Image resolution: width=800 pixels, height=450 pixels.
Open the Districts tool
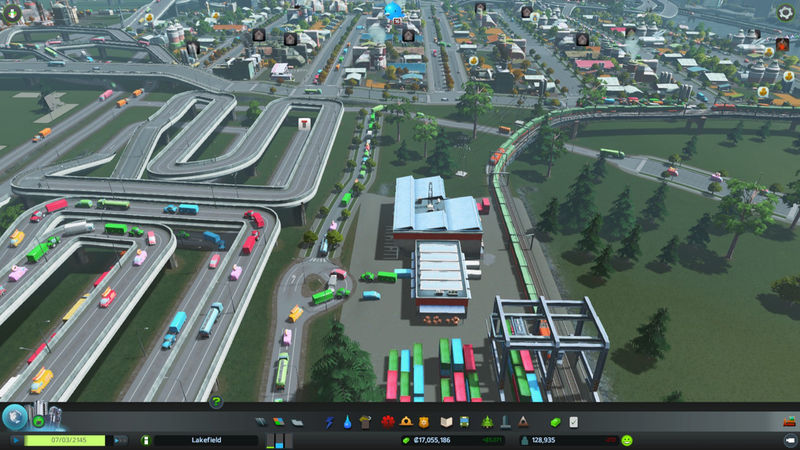pos(296,421)
